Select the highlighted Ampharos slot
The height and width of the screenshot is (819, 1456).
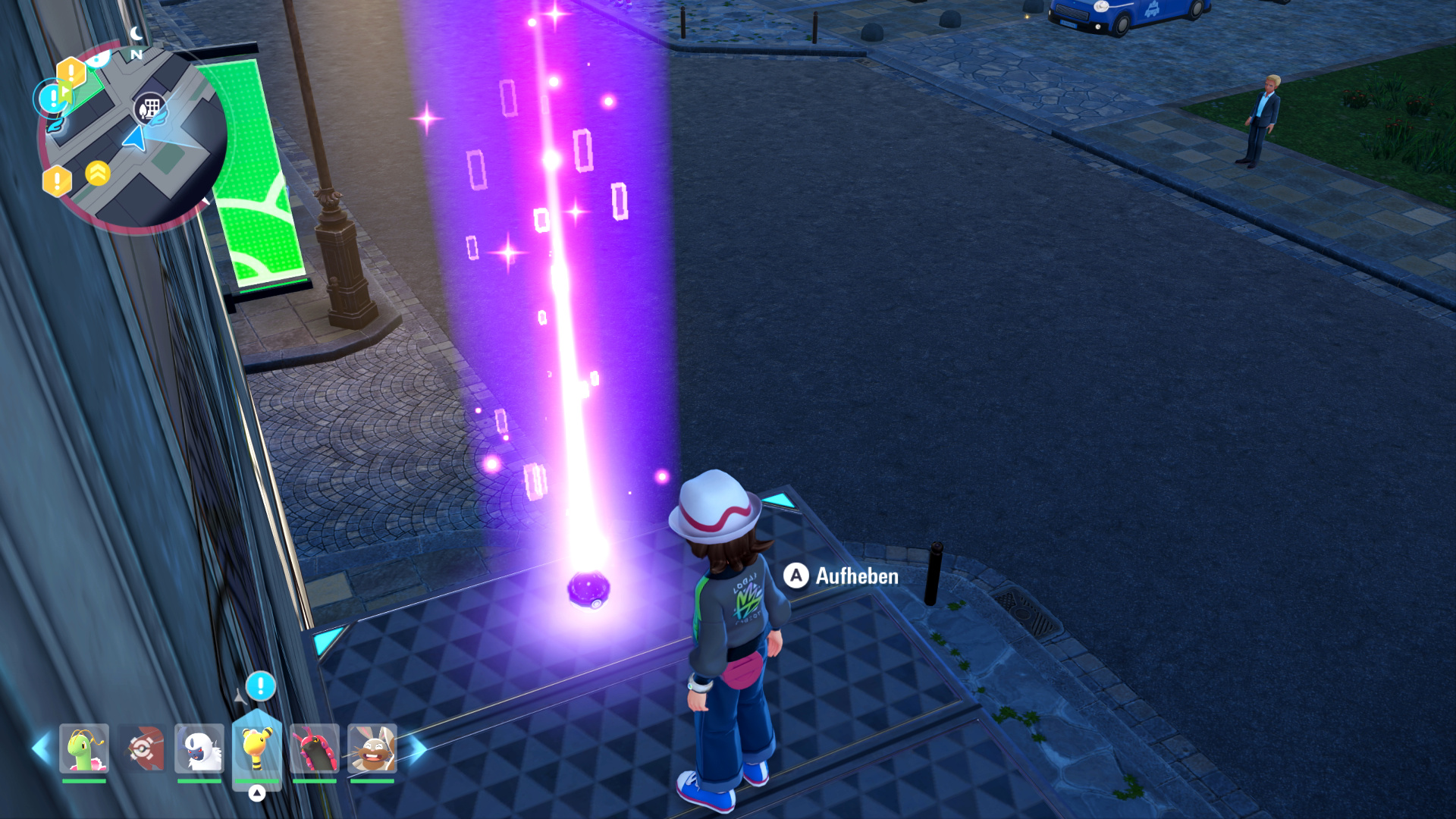[x=257, y=747]
